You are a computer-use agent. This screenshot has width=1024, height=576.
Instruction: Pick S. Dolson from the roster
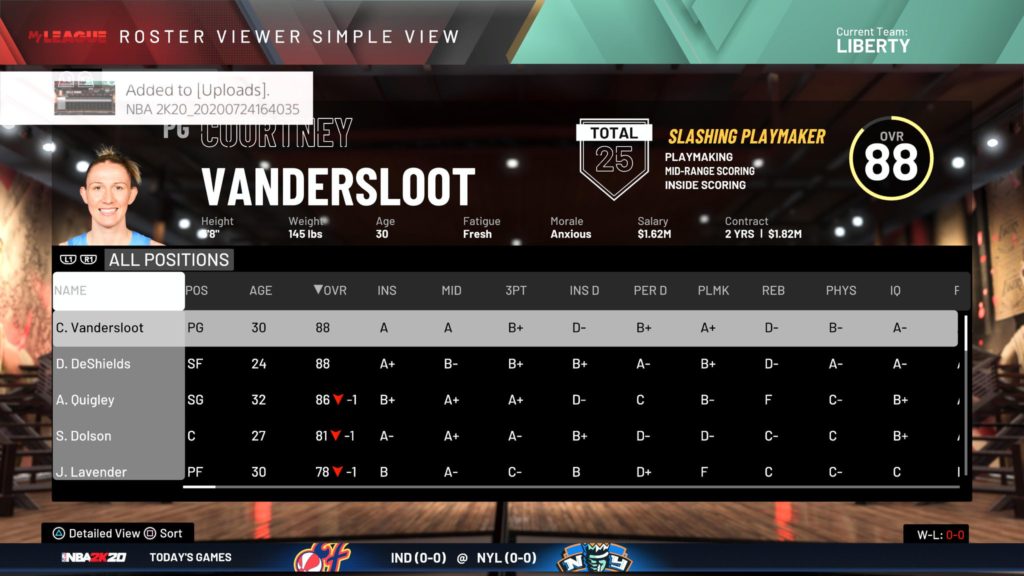pos(83,436)
